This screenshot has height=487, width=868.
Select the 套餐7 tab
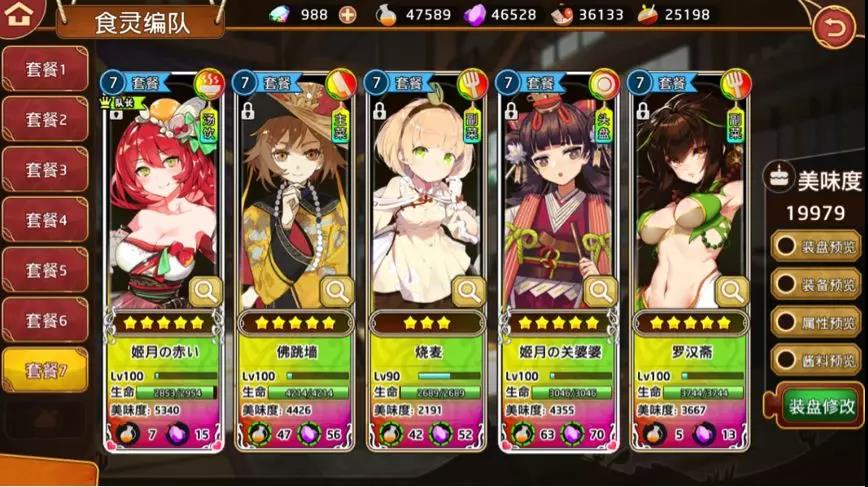pyautogui.click(x=46, y=371)
